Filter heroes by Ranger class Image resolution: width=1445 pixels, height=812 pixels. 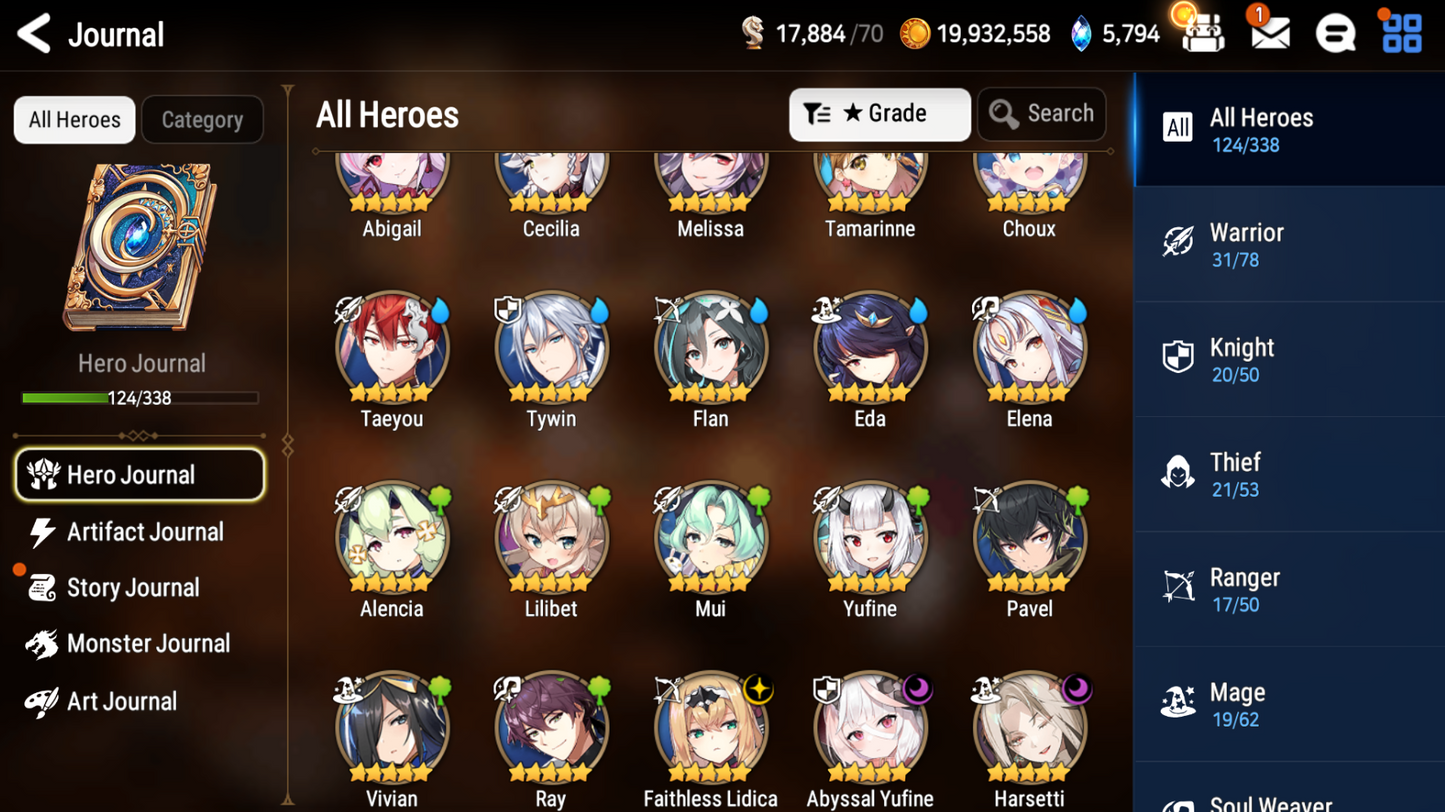click(1288, 590)
